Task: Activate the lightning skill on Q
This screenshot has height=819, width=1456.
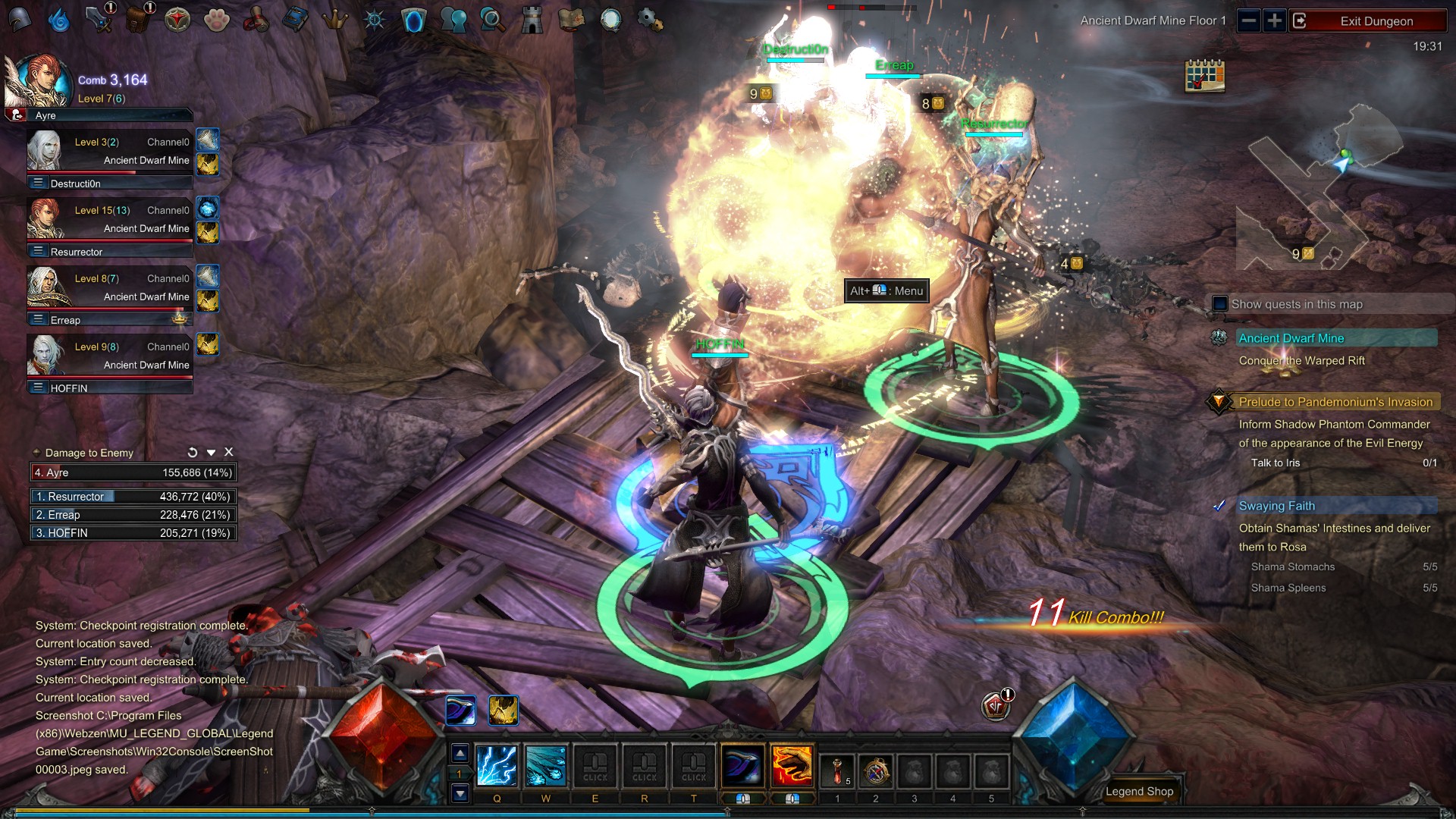Action: [x=497, y=766]
